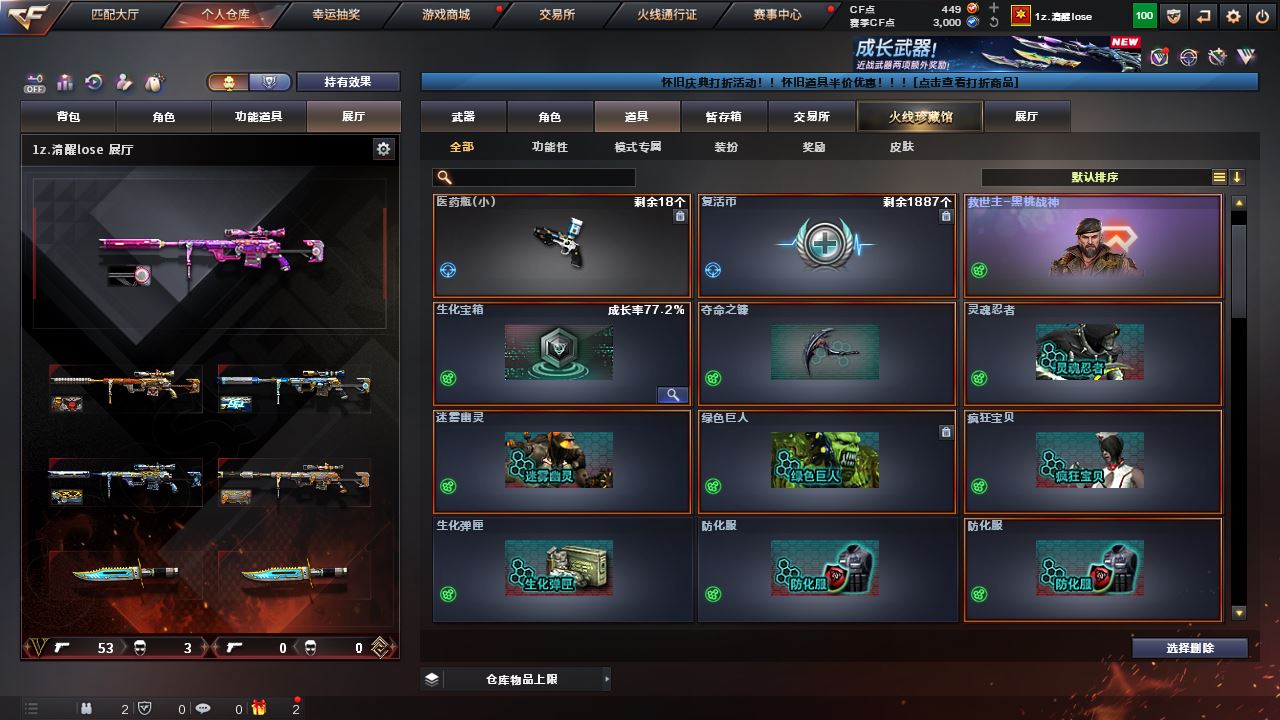Open the 持有效果 owned effects panel
1280x720 pixels.
pos(347,82)
